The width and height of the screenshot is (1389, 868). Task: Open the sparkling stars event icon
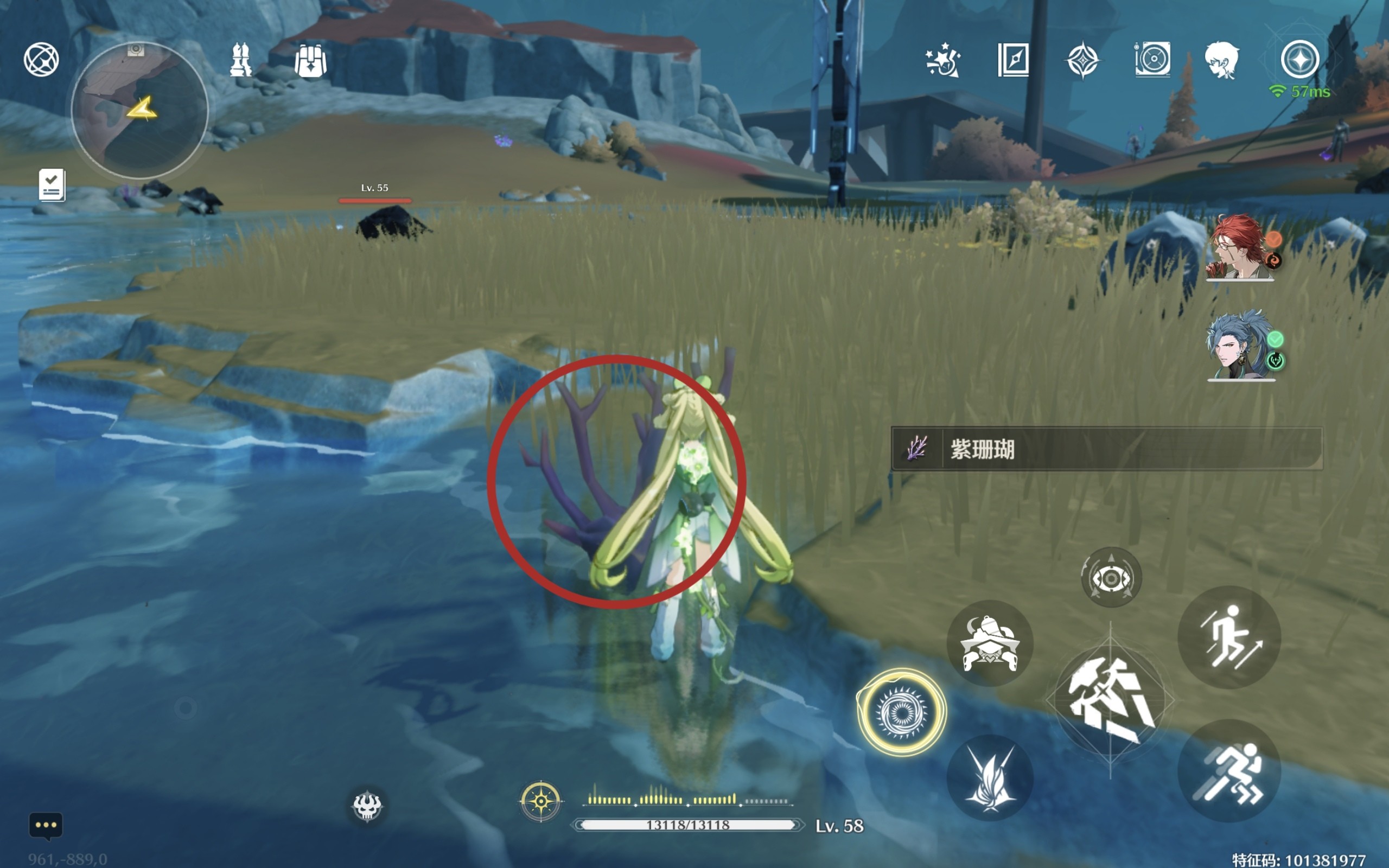[942, 60]
